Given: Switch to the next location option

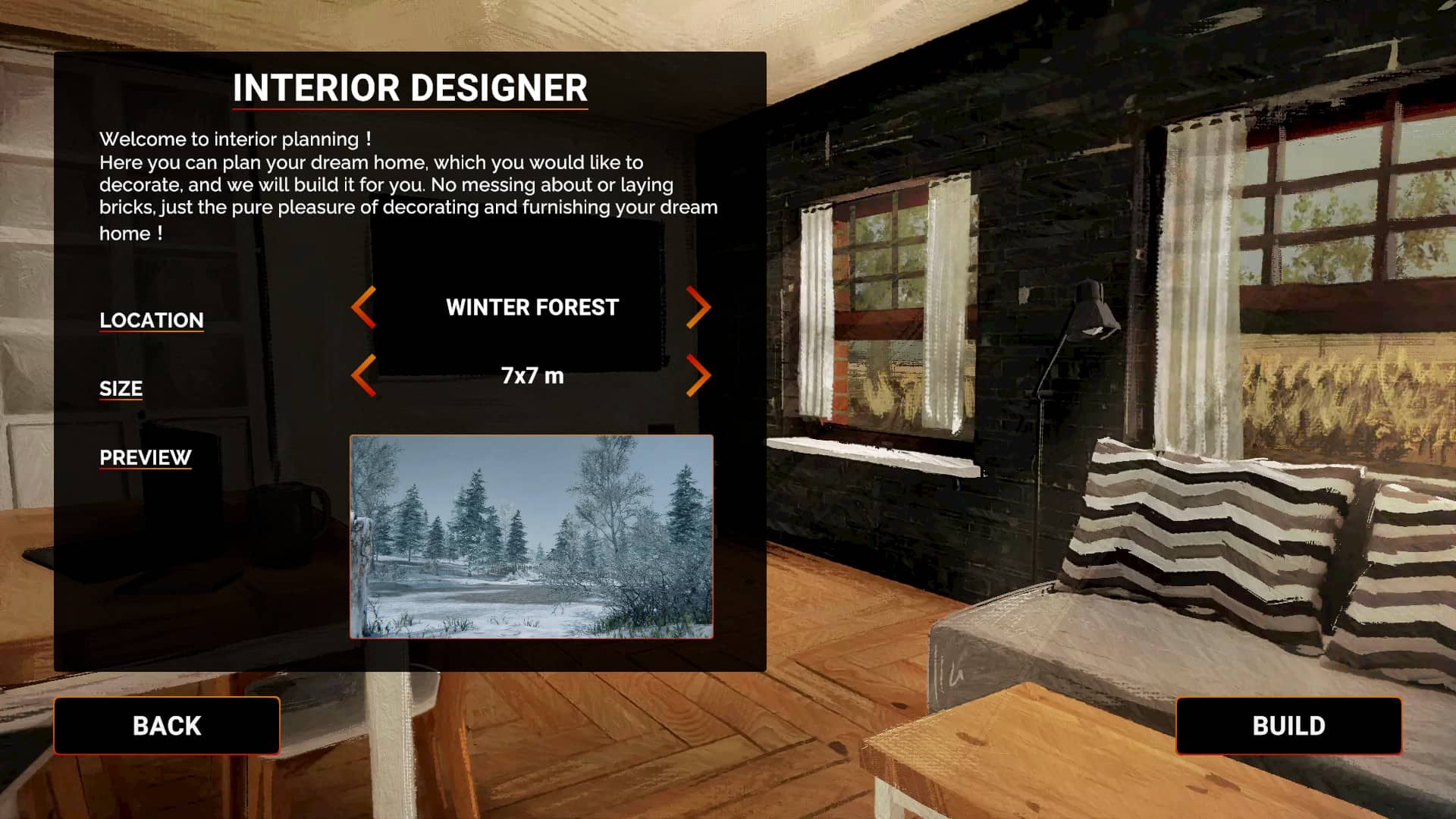Looking at the screenshot, I should pos(698,307).
